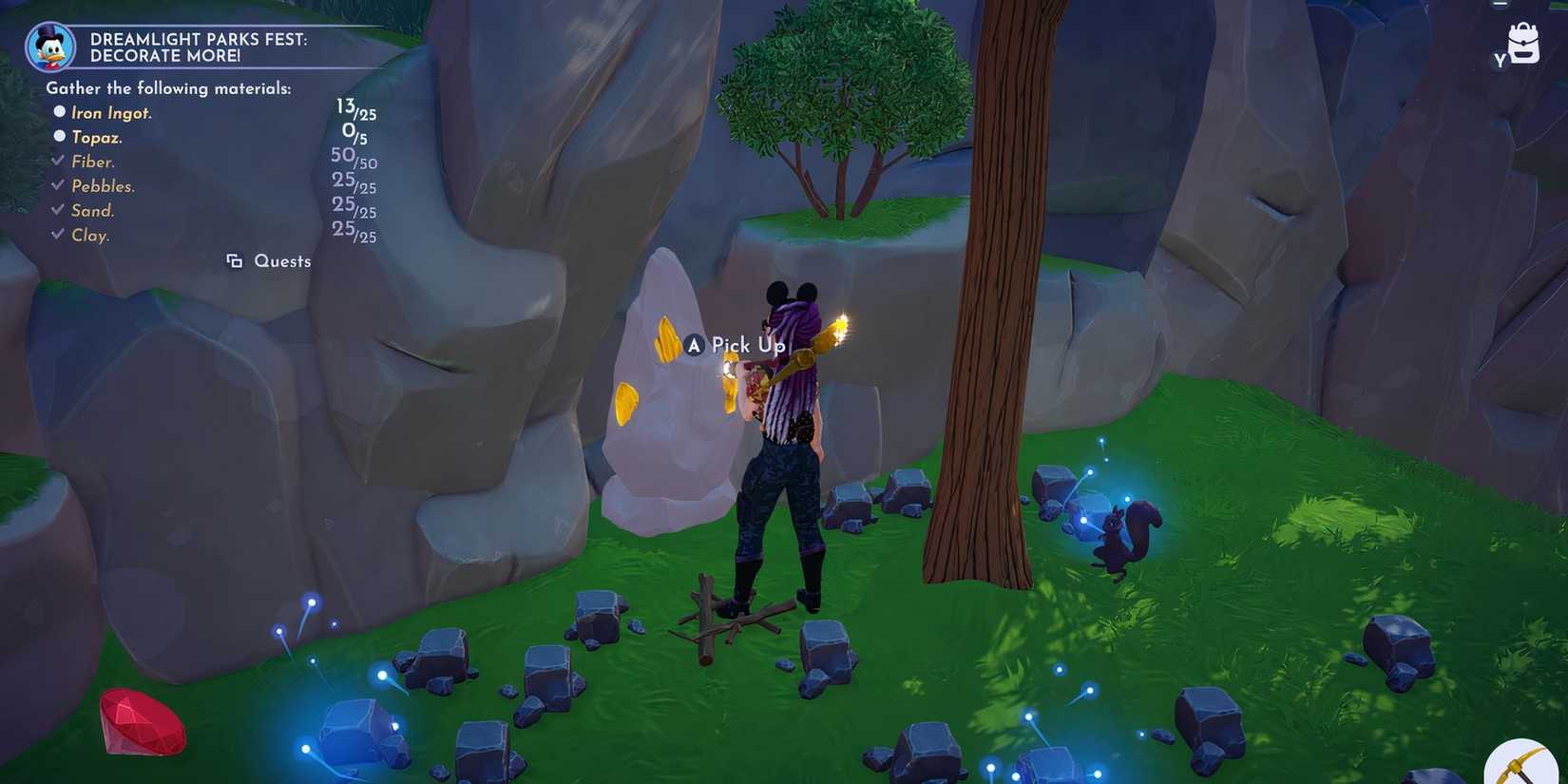The height and width of the screenshot is (784, 1568).
Task: Click the checkmark beside Fiber
Action: [58, 160]
